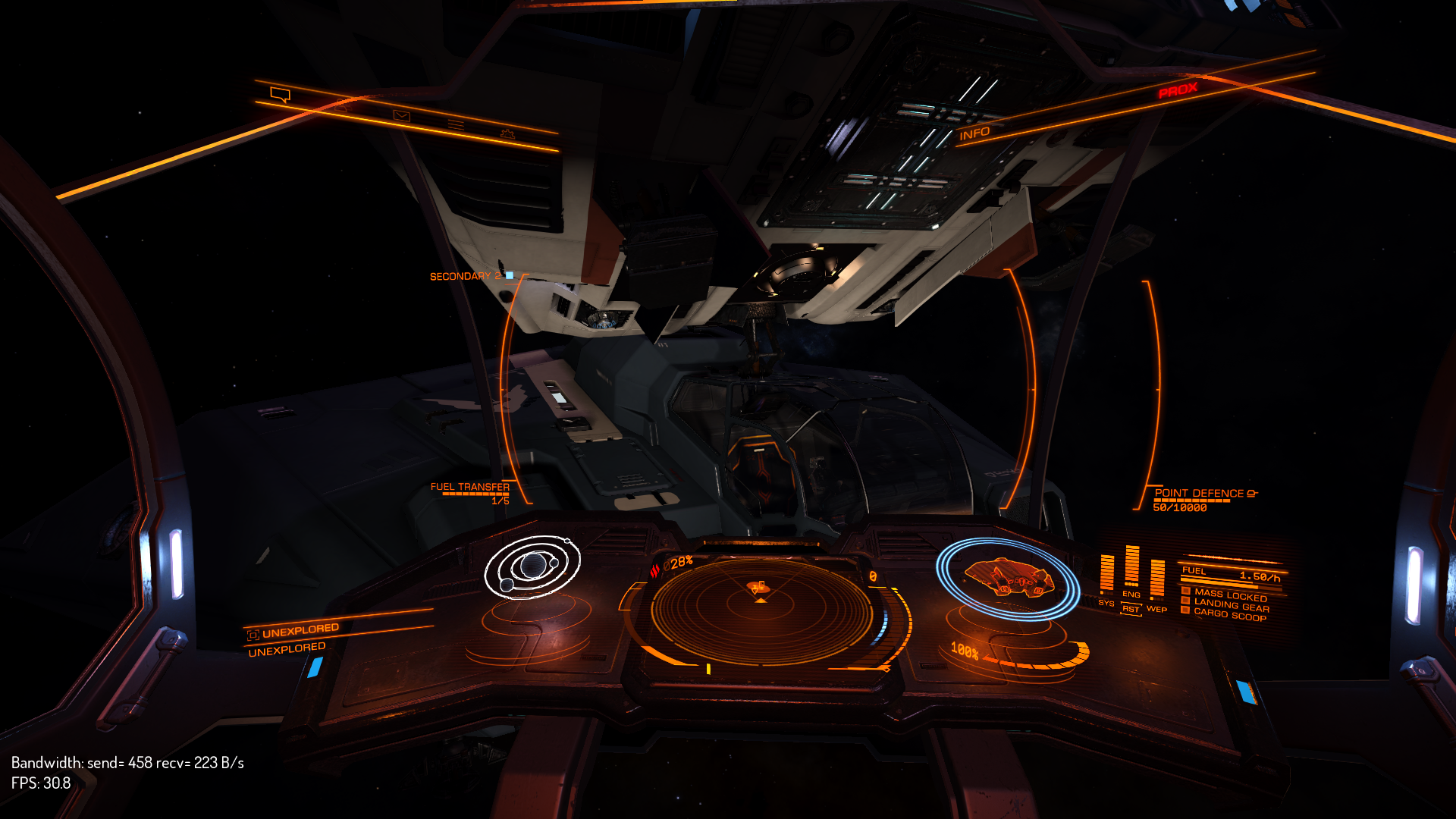Select the Fuel Transfer fire group item

(470, 488)
